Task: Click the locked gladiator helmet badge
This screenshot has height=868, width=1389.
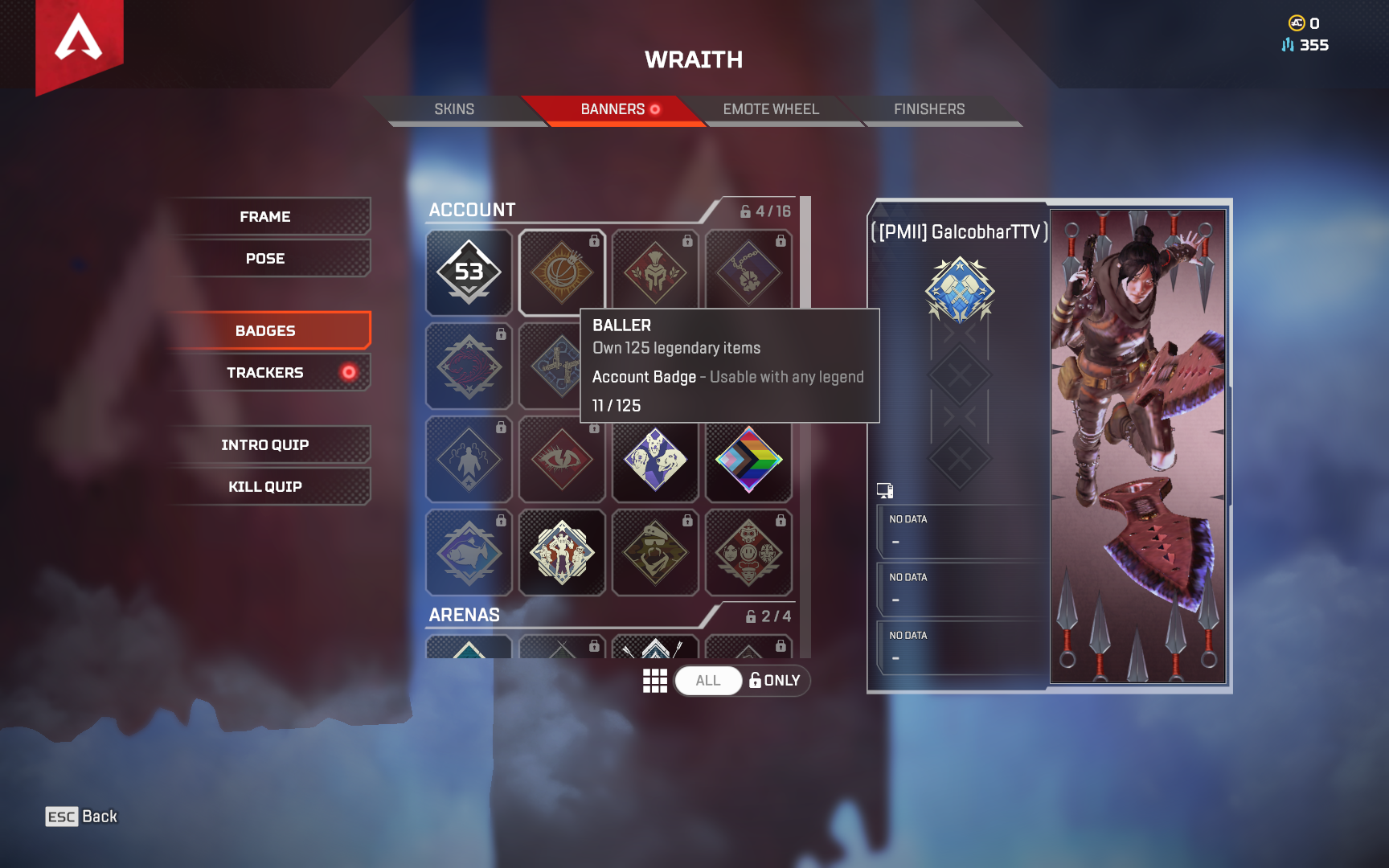Action: coord(655,273)
